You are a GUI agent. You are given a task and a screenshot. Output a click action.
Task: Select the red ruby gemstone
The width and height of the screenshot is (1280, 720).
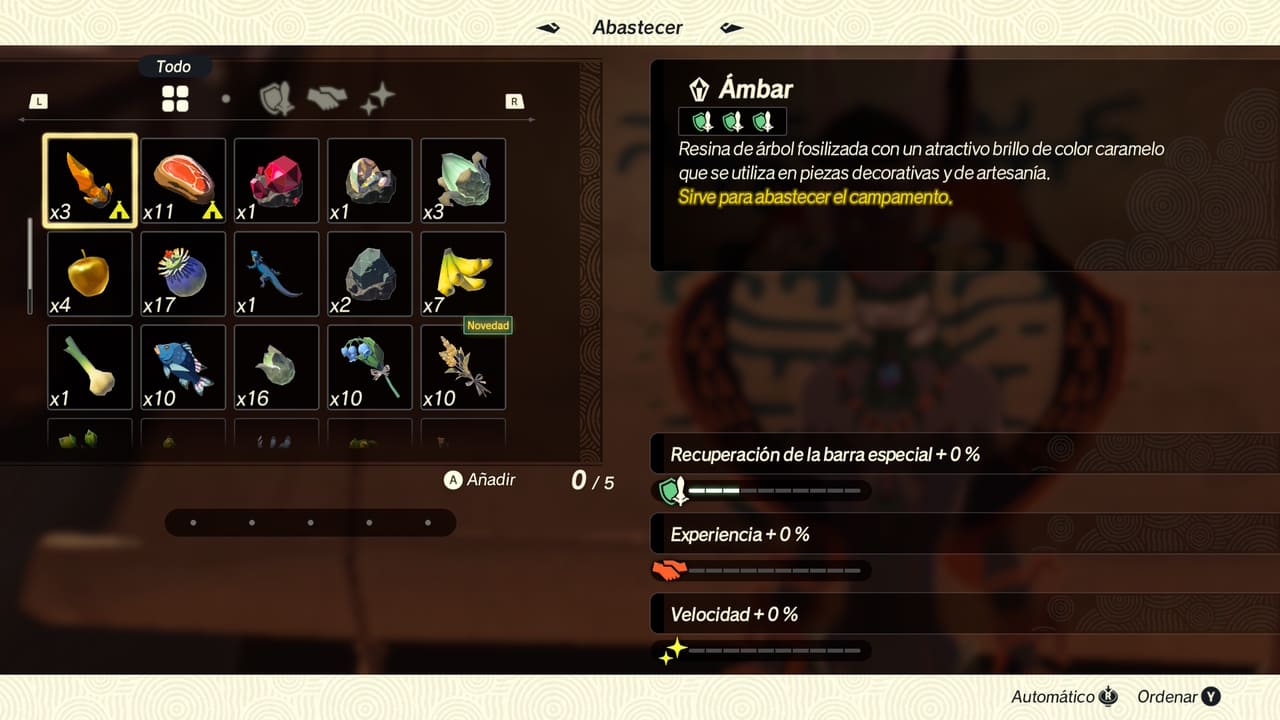[276, 180]
